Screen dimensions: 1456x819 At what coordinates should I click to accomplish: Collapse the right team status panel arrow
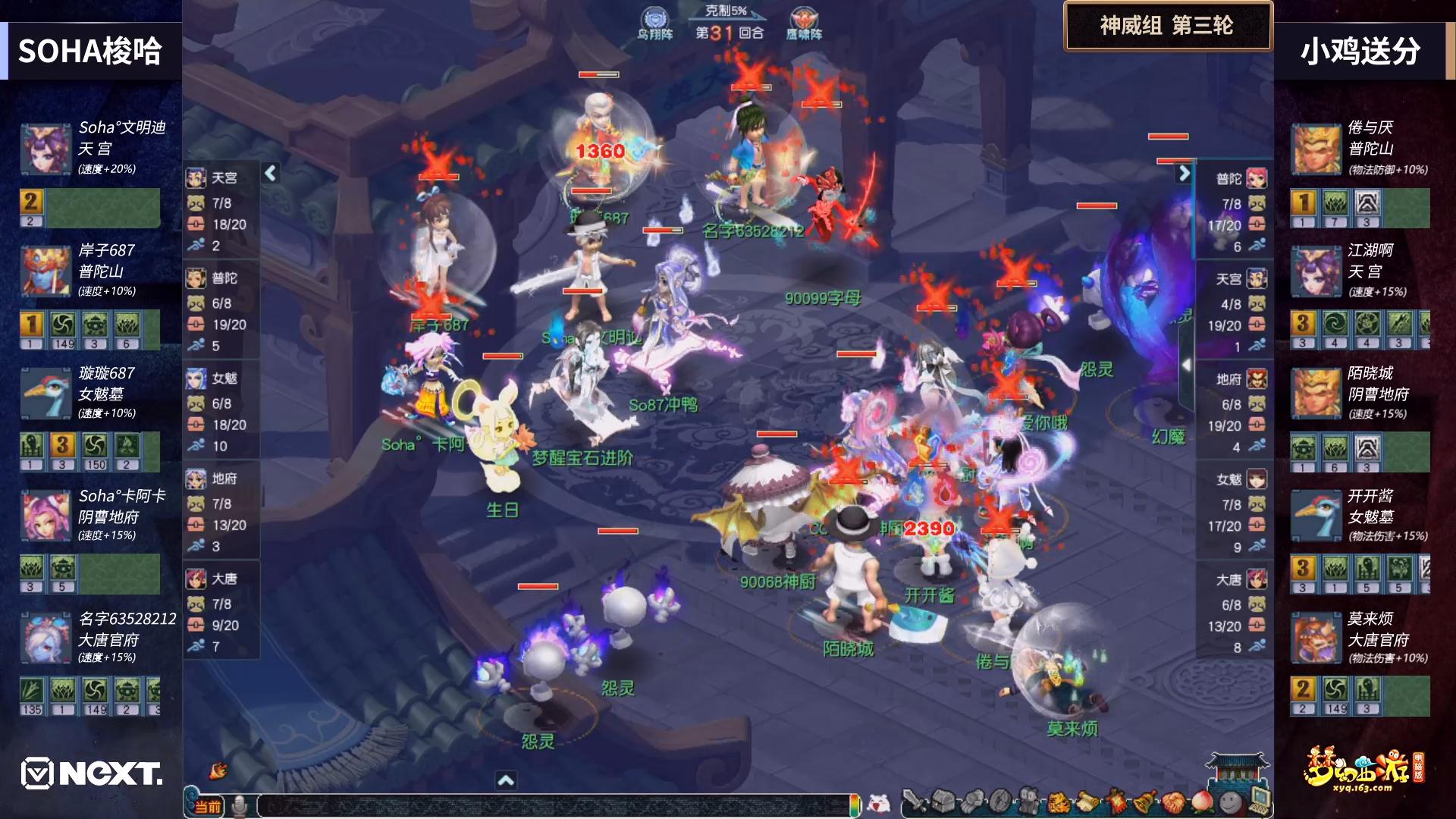[1184, 174]
